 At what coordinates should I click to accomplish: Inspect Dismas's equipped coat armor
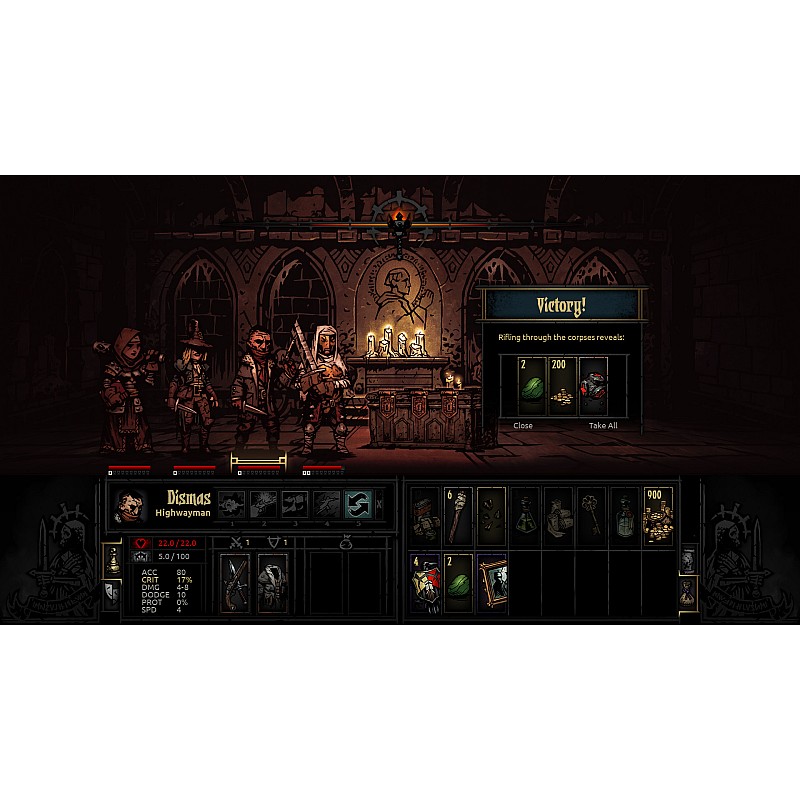(x=272, y=582)
